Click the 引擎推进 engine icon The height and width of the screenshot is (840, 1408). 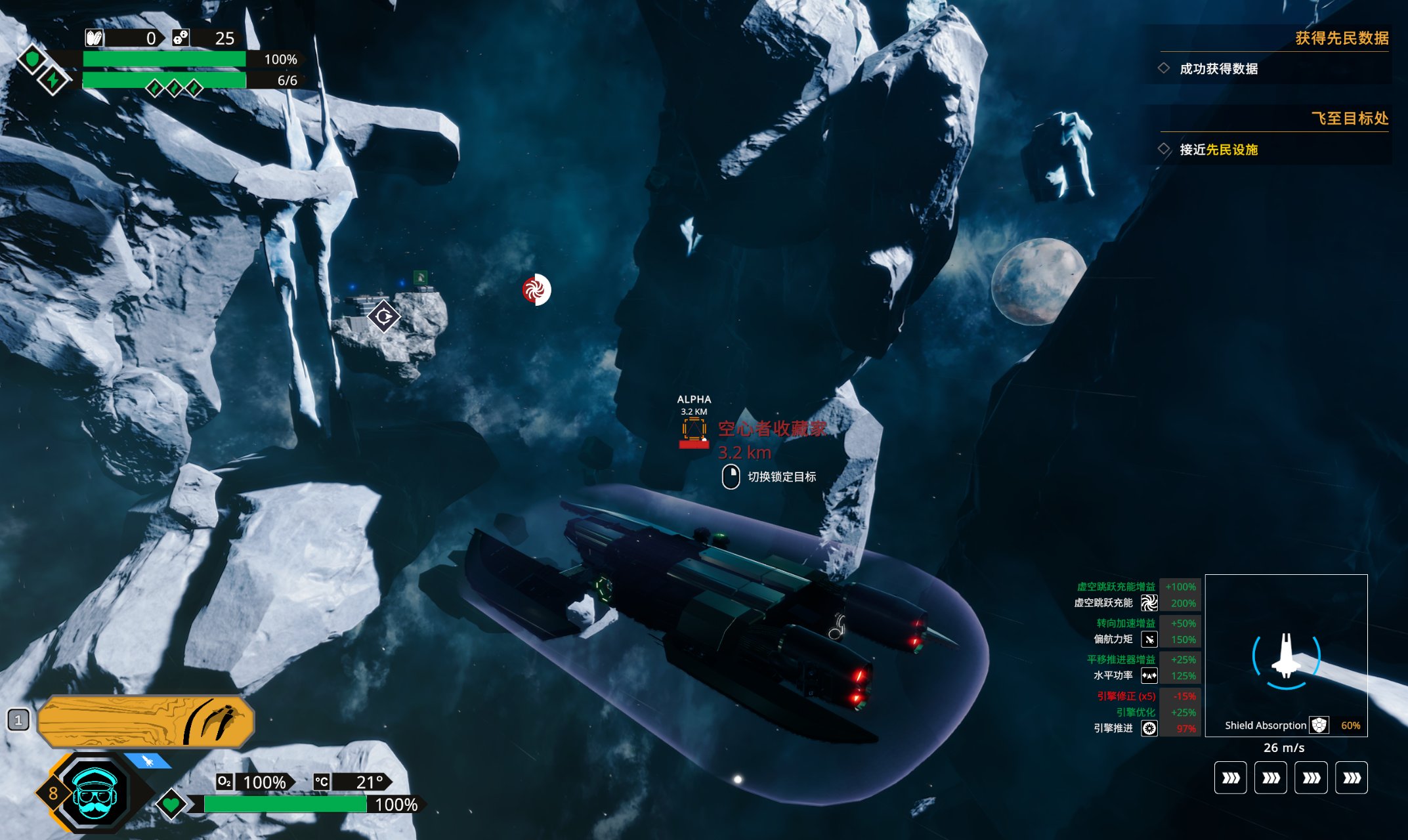pyautogui.click(x=1149, y=728)
